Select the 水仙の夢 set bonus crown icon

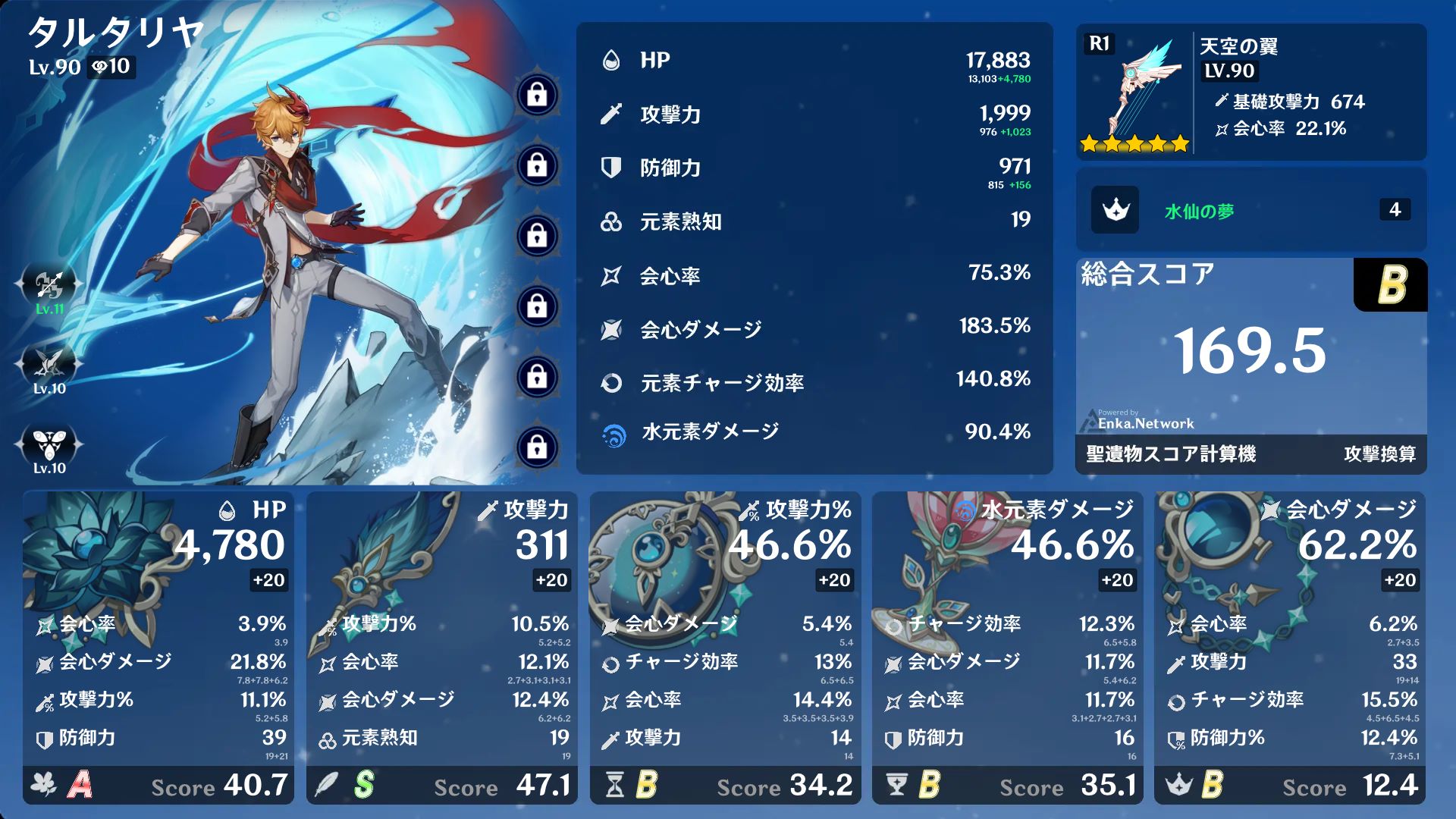(1115, 210)
